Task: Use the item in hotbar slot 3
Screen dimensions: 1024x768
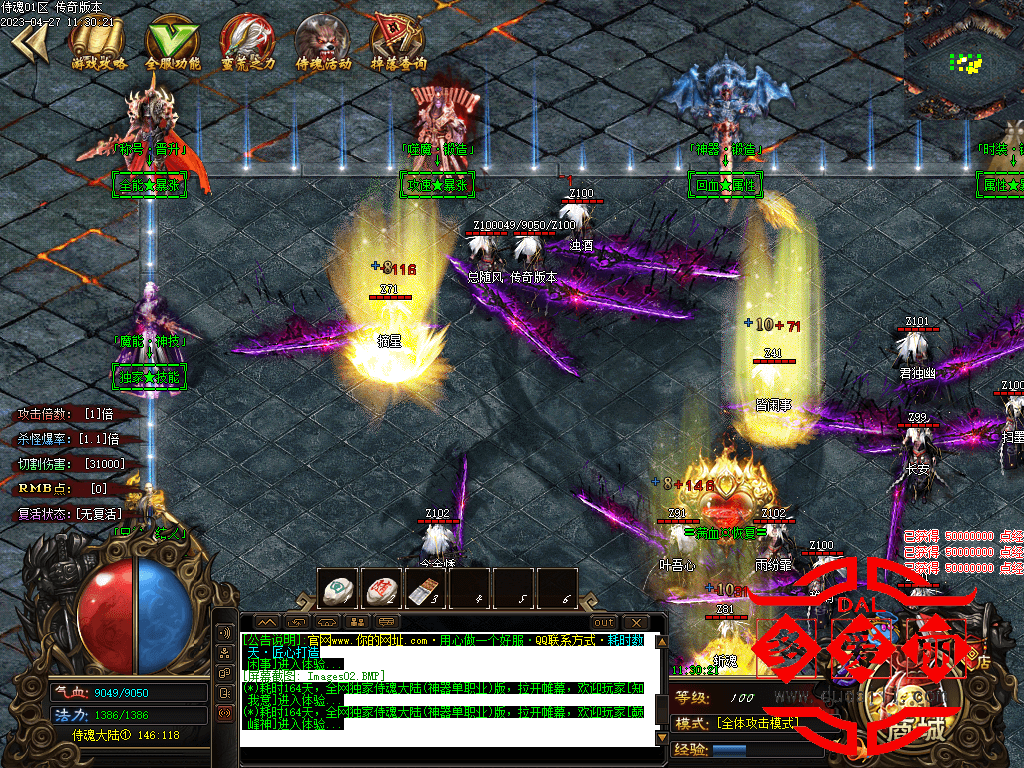Action: coord(427,589)
